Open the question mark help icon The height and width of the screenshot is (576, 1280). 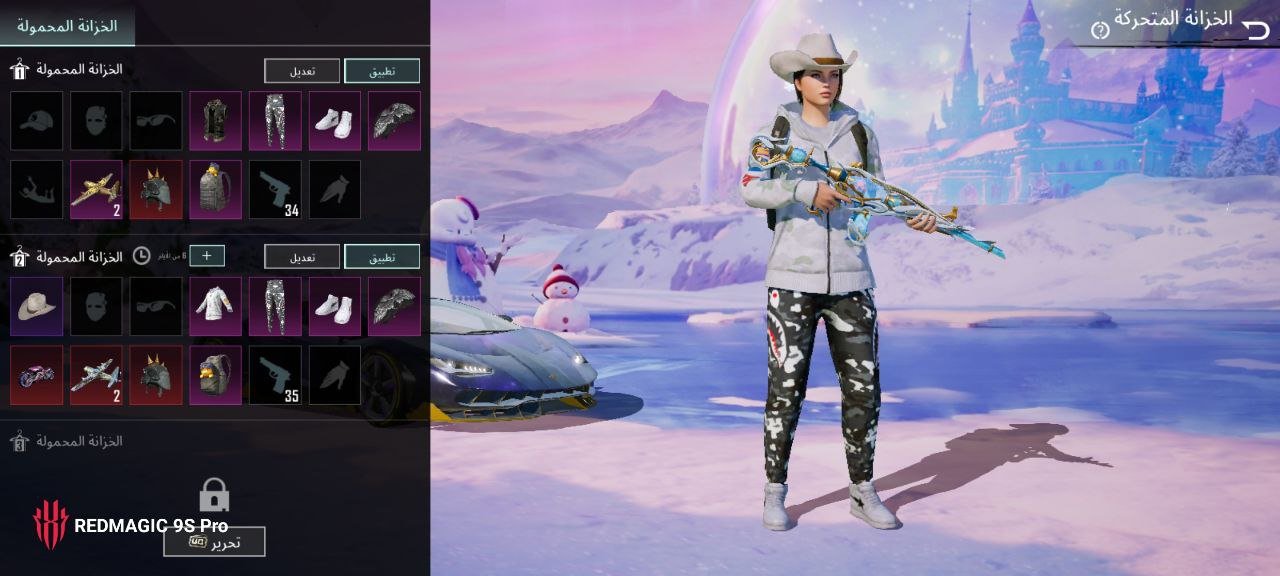pos(1100,30)
